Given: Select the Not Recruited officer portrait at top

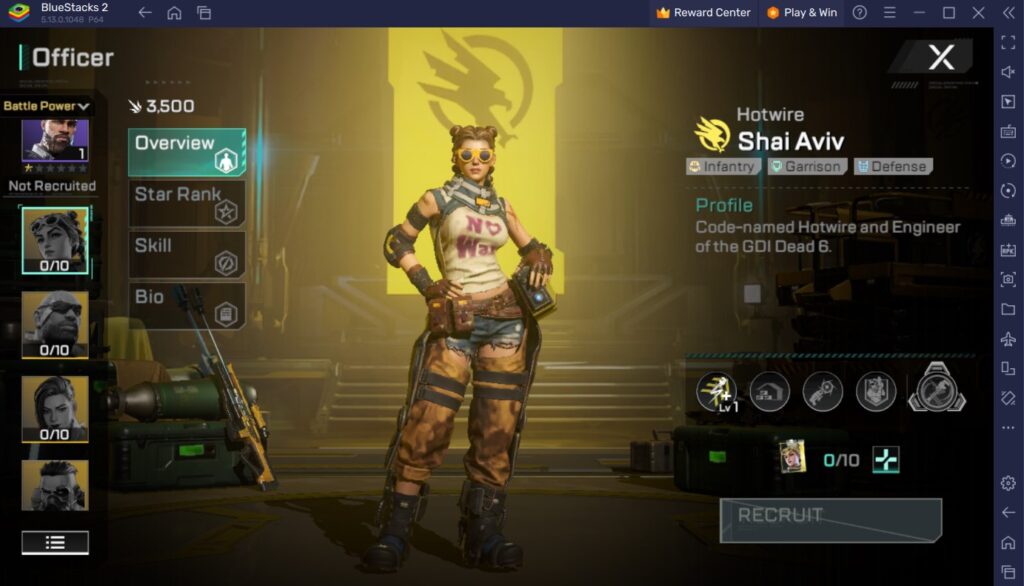Looking at the screenshot, I should 55,140.
